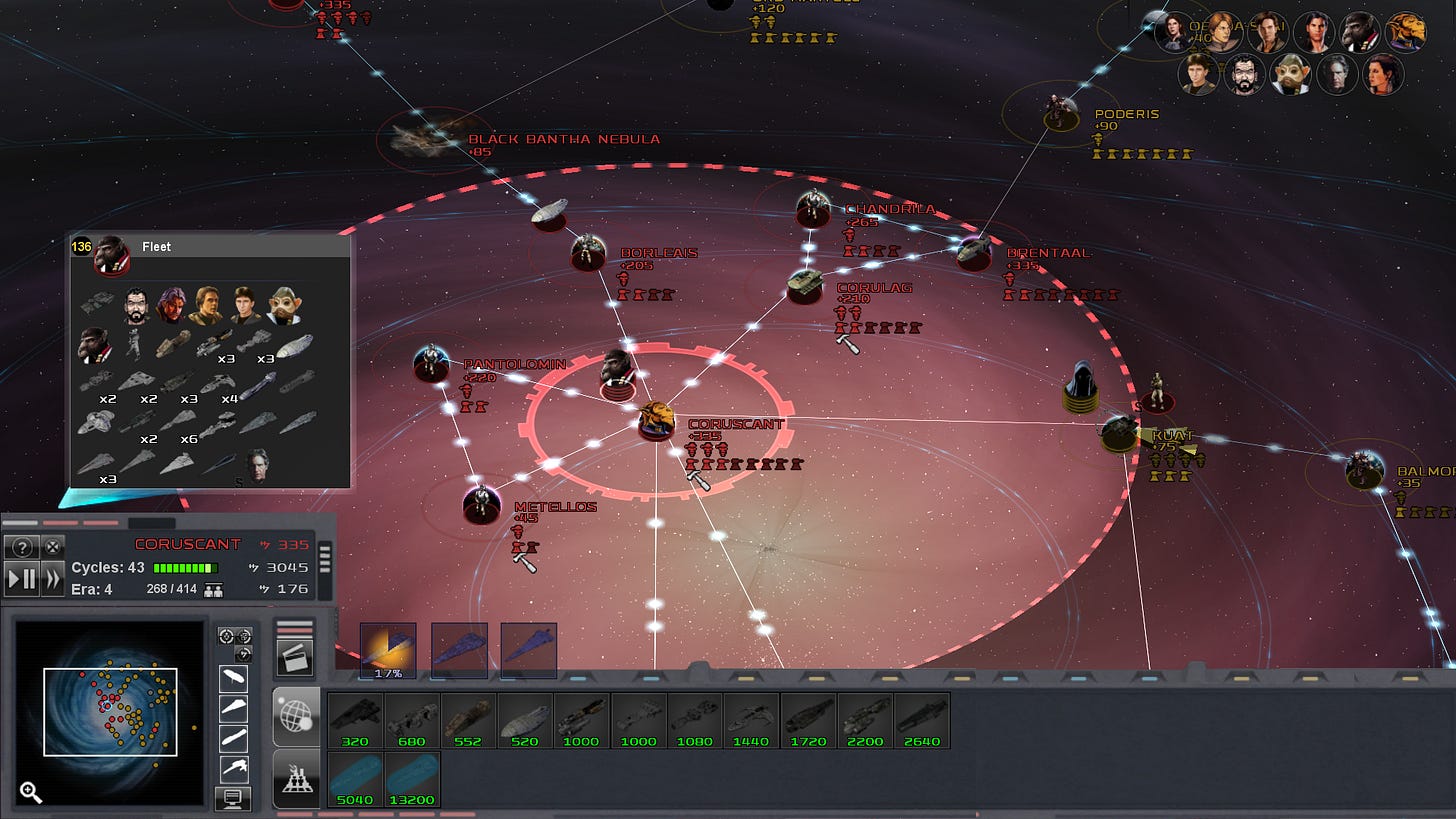1456x819 pixels.
Task: Click the question-mark help button
Action: pyautogui.click(x=21, y=546)
